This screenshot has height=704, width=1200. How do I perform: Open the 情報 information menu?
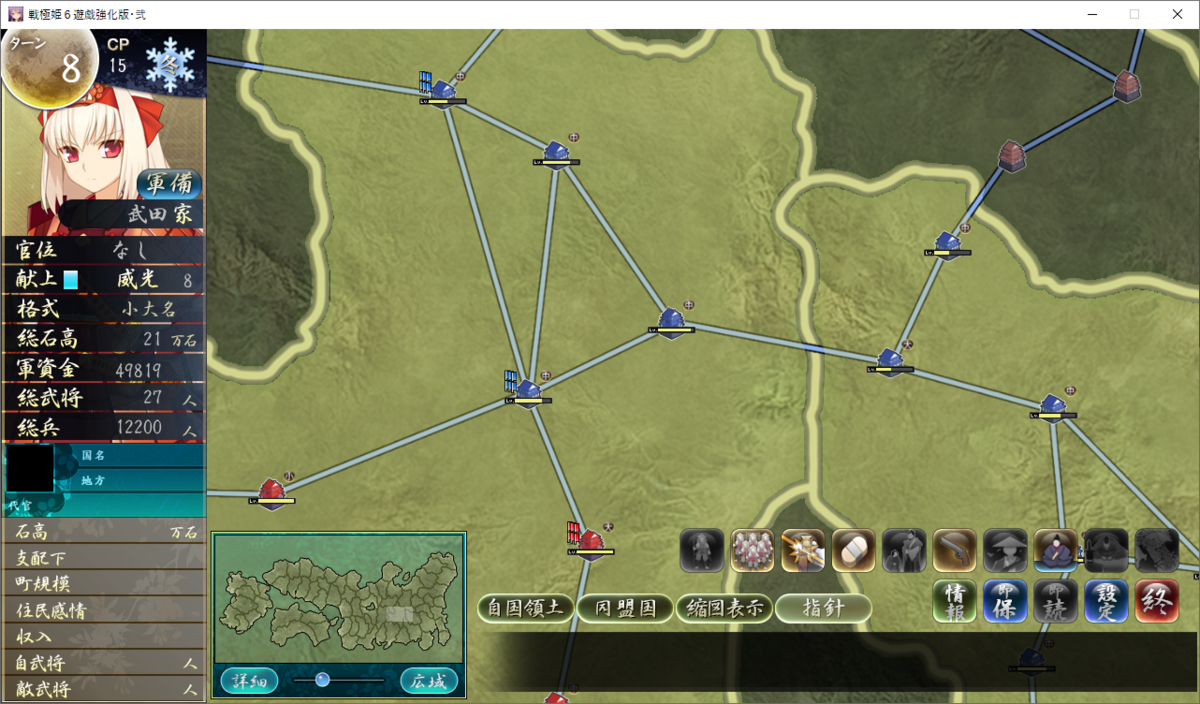[x=954, y=601]
